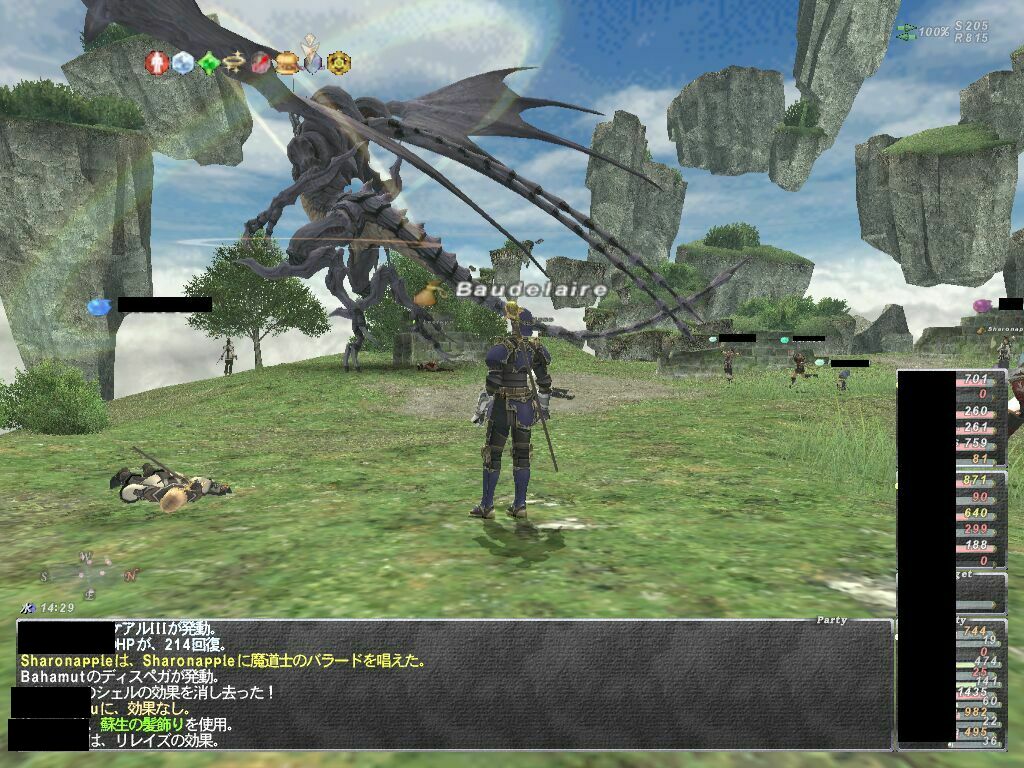Select the red figure status effect icon
Viewport: 1024px width, 768px height.
click(x=156, y=62)
